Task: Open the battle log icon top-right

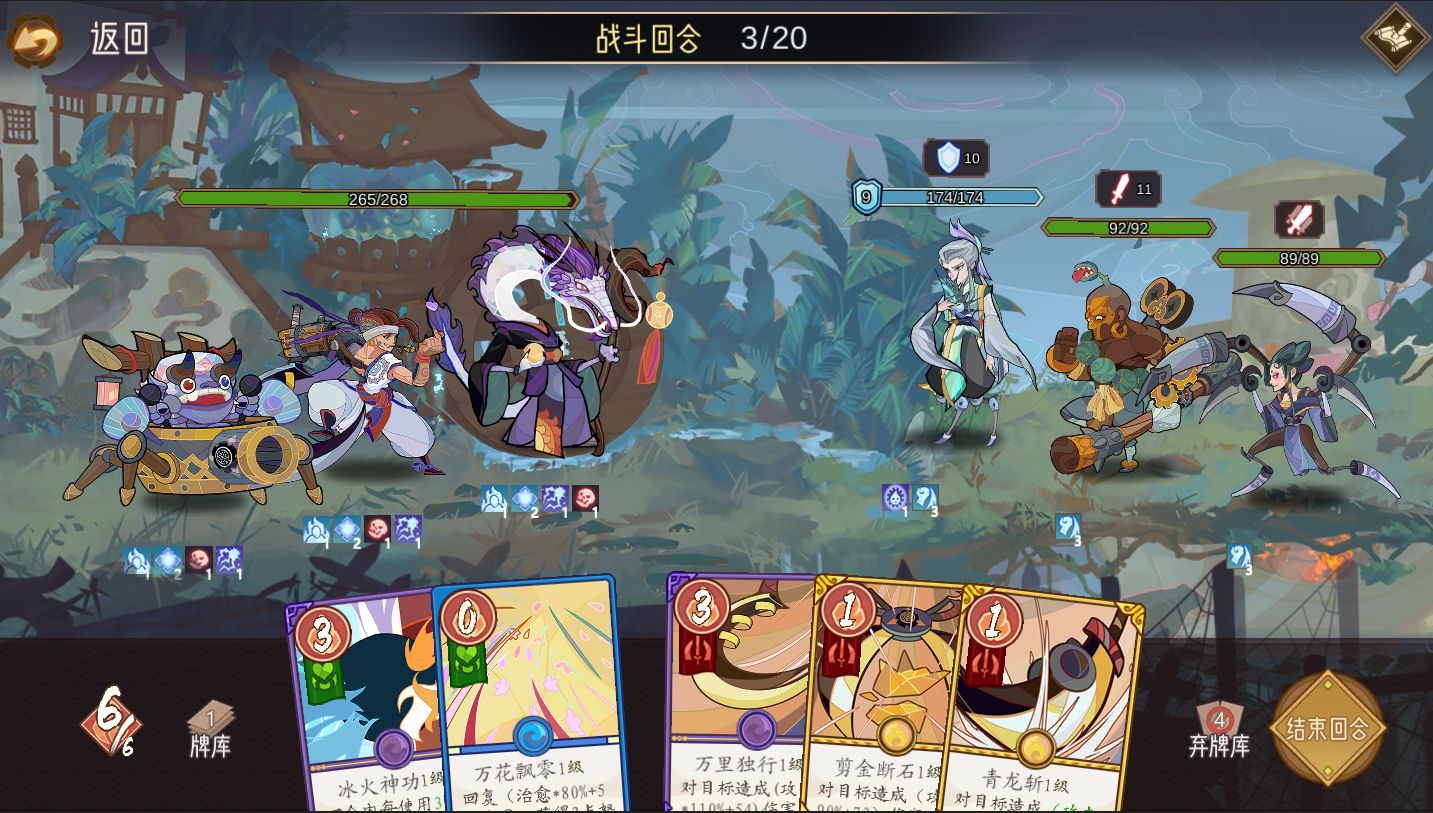Action: pyautogui.click(x=1394, y=37)
